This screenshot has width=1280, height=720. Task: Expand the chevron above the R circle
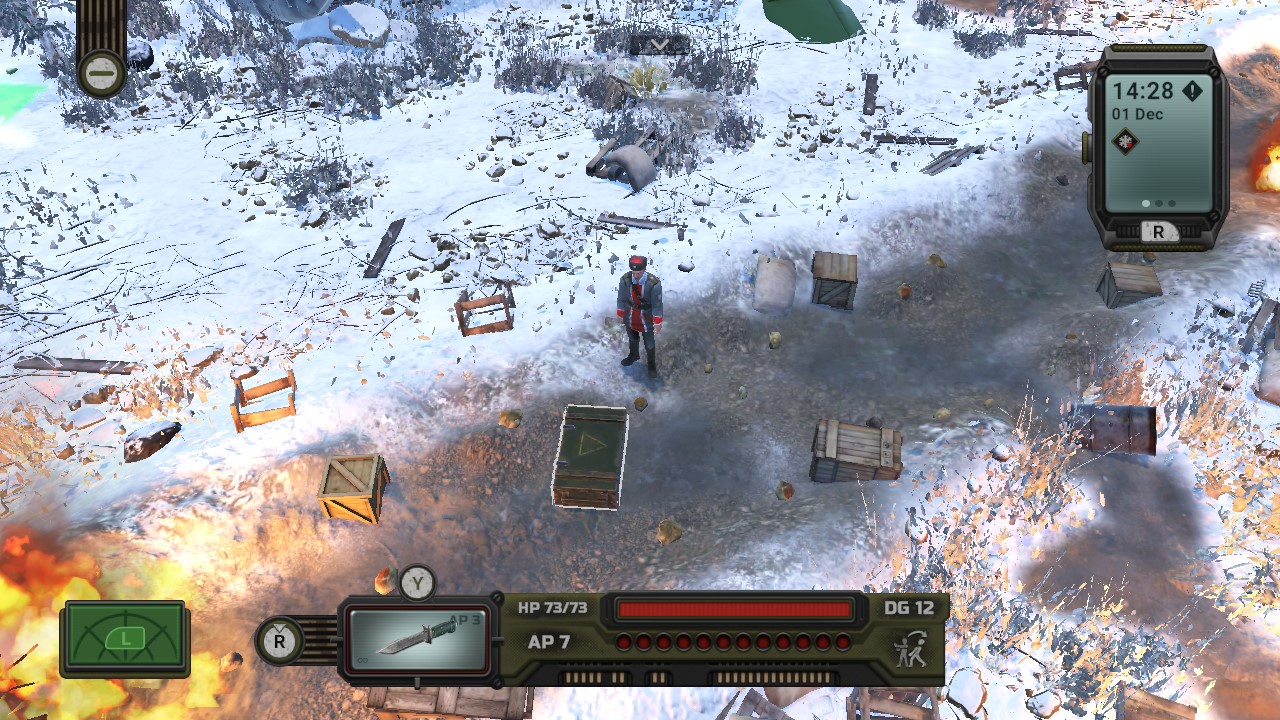pos(278,627)
